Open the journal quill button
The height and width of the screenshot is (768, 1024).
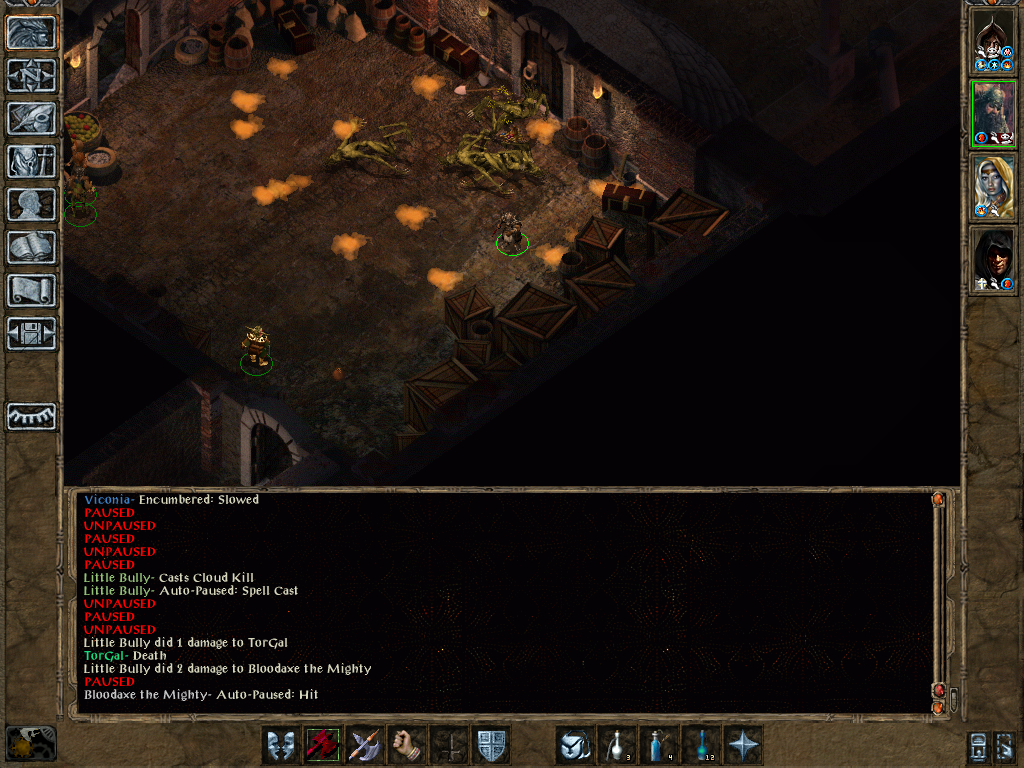(32, 118)
